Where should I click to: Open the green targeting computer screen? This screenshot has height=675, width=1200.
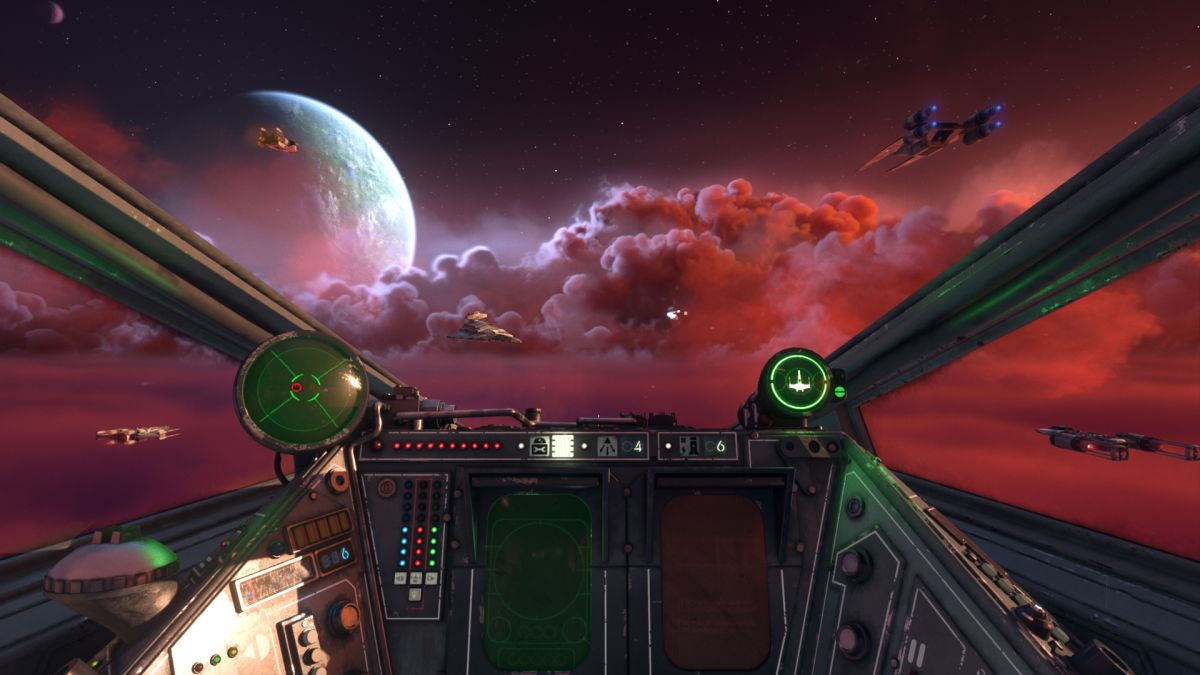pos(536,578)
